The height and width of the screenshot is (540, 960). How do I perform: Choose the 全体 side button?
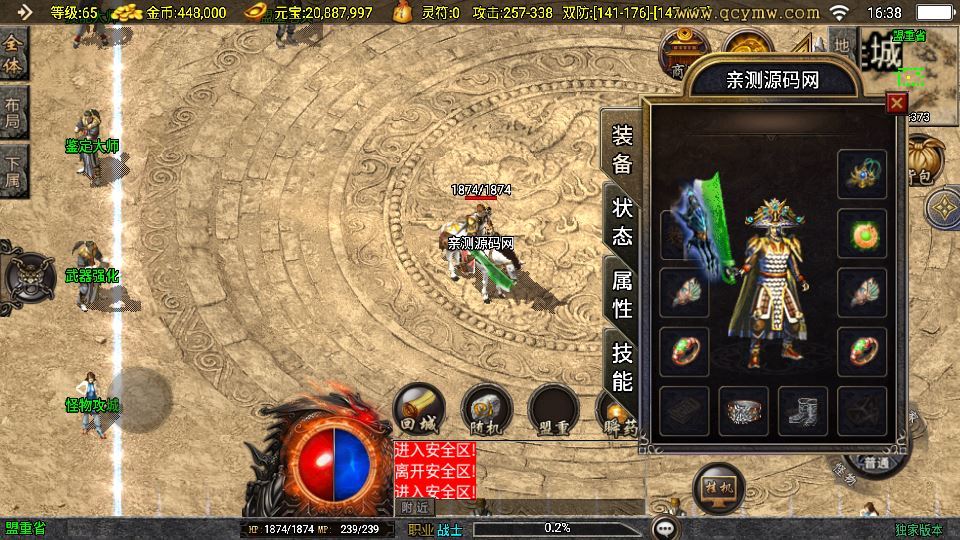[13, 53]
